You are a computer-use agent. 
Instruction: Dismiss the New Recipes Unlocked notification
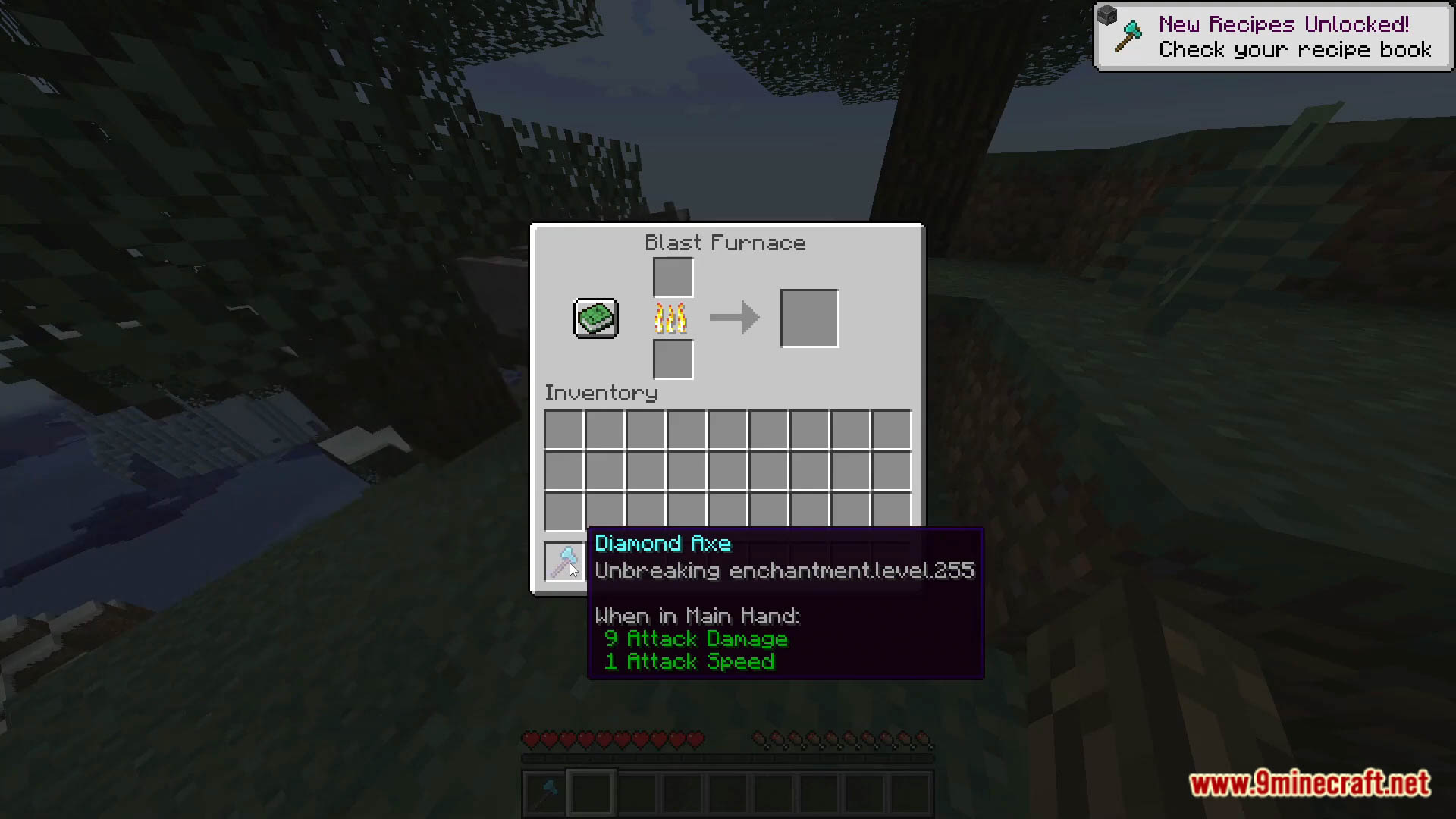[x=1271, y=36]
